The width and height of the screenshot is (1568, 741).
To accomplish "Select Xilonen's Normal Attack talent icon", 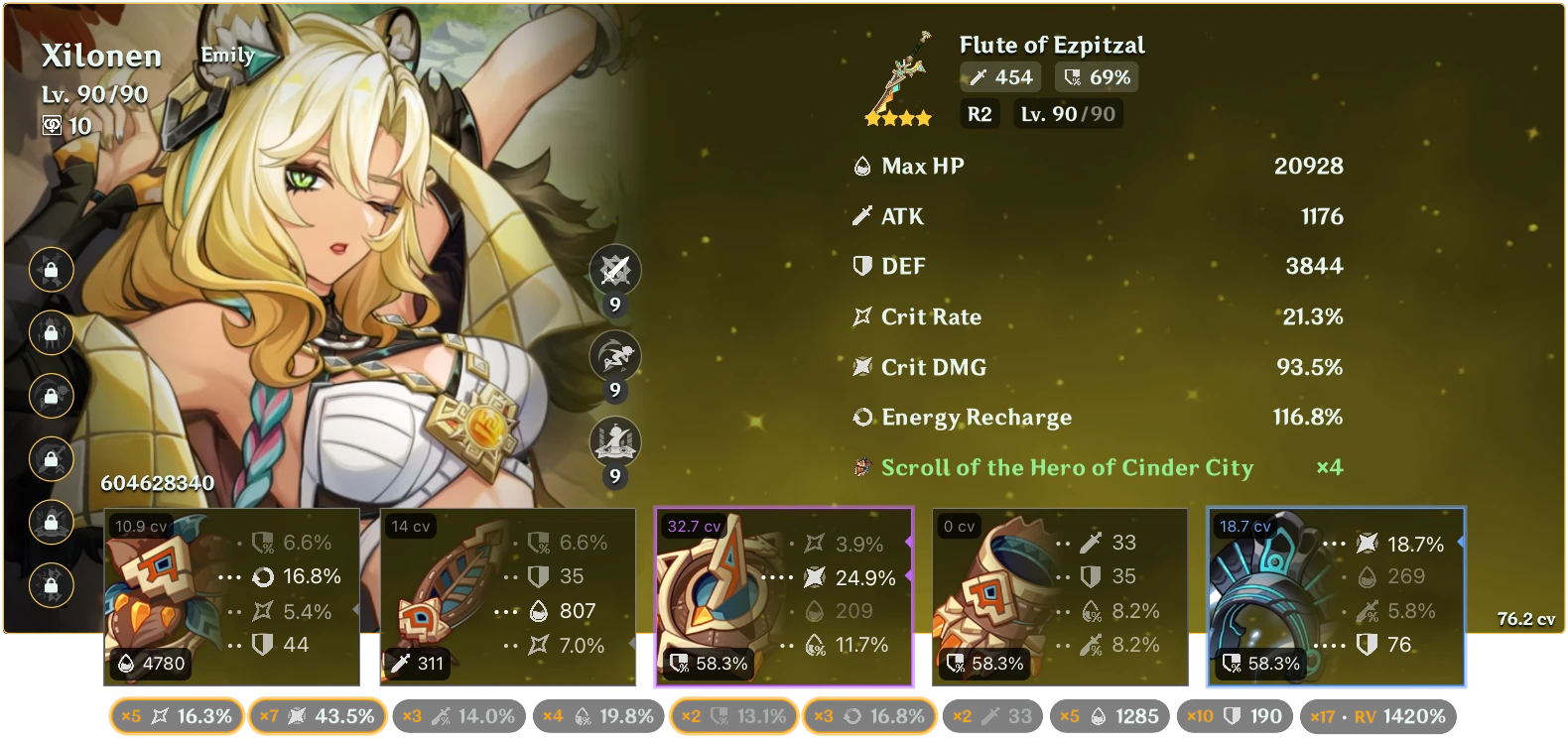I will pyautogui.click(x=614, y=270).
